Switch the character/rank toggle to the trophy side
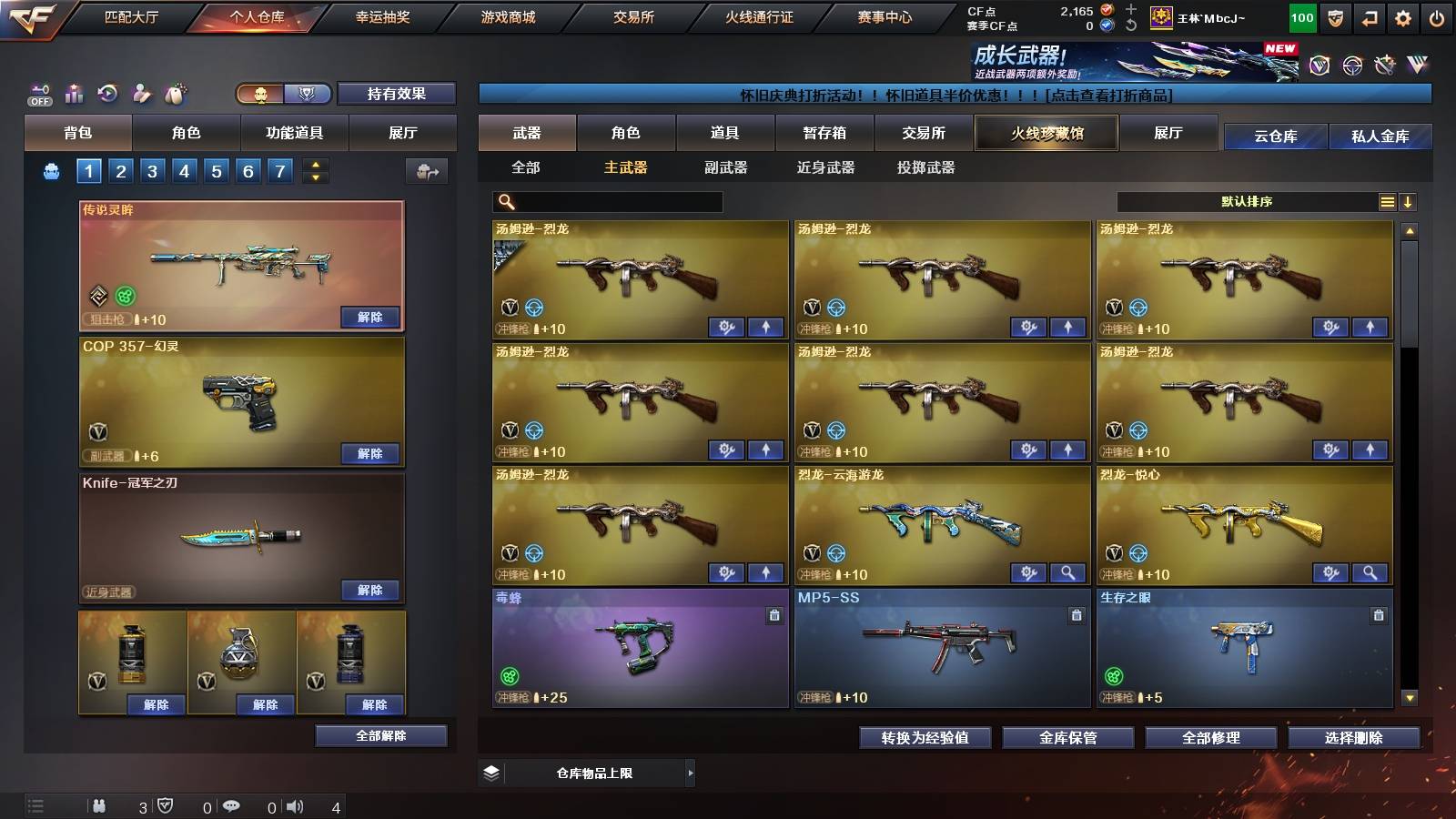Image resolution: width=1456 pixels, height=819 pixels. click(x=308, y=94)
